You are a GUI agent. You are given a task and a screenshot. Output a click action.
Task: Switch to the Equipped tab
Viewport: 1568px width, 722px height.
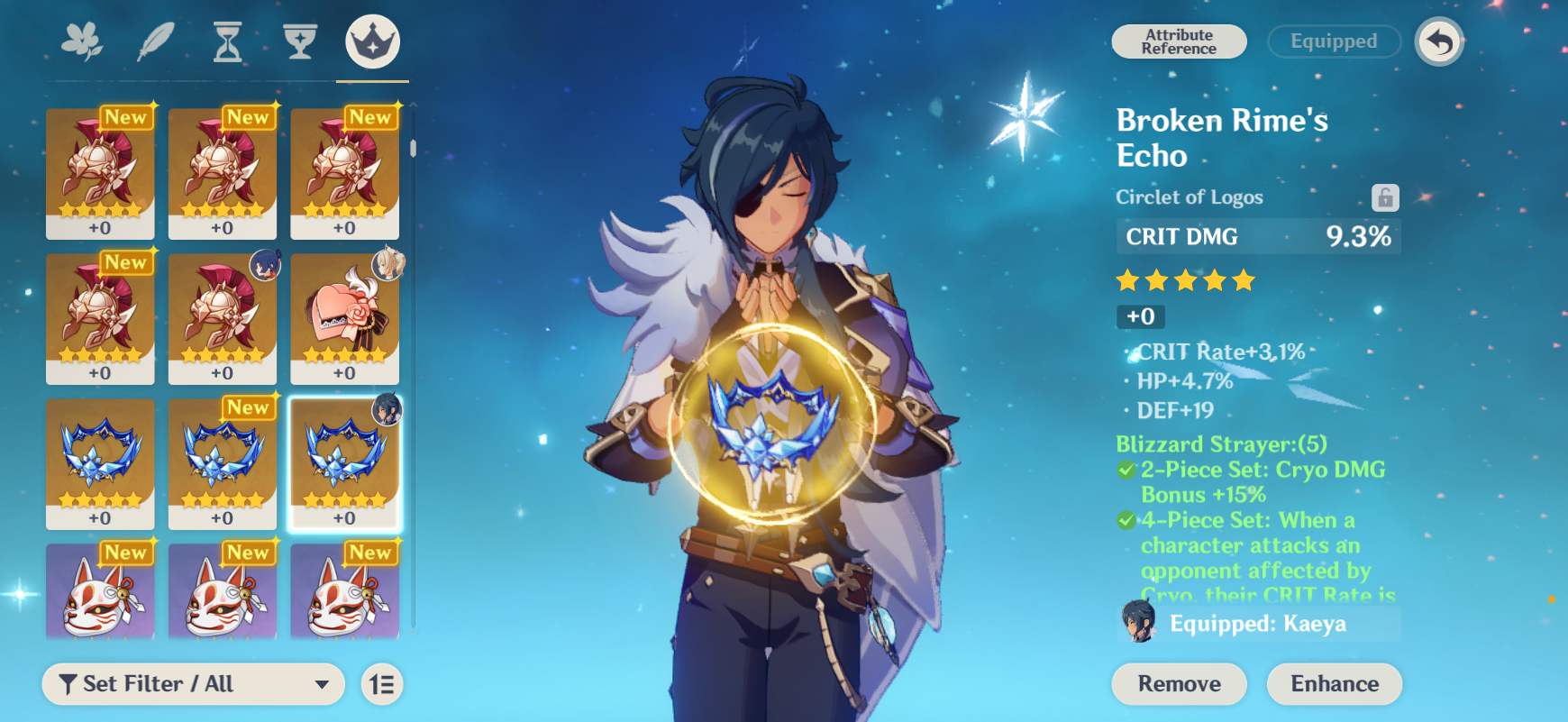coord(1333,41)
